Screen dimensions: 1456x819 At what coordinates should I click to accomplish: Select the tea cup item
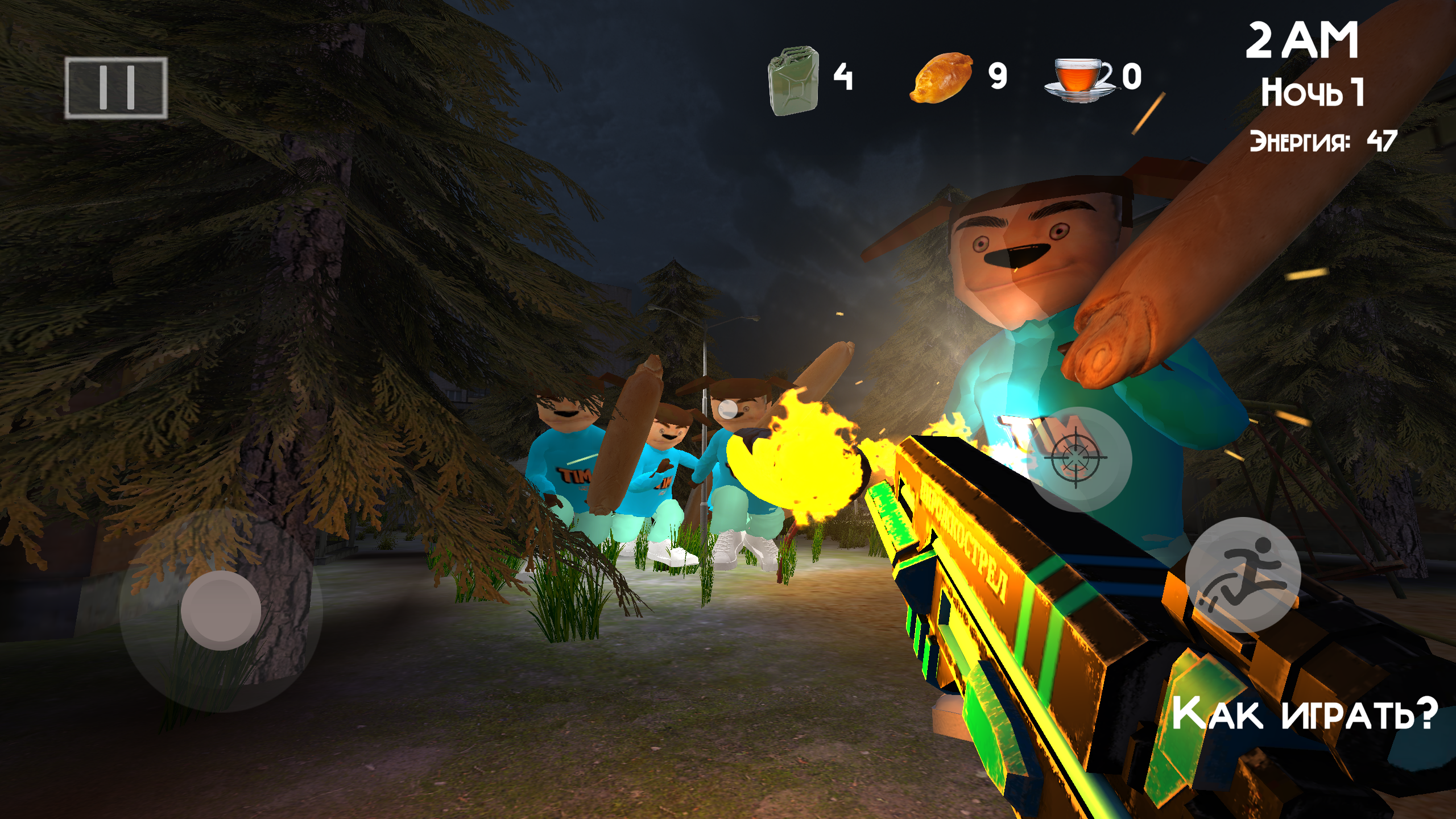1078,80
